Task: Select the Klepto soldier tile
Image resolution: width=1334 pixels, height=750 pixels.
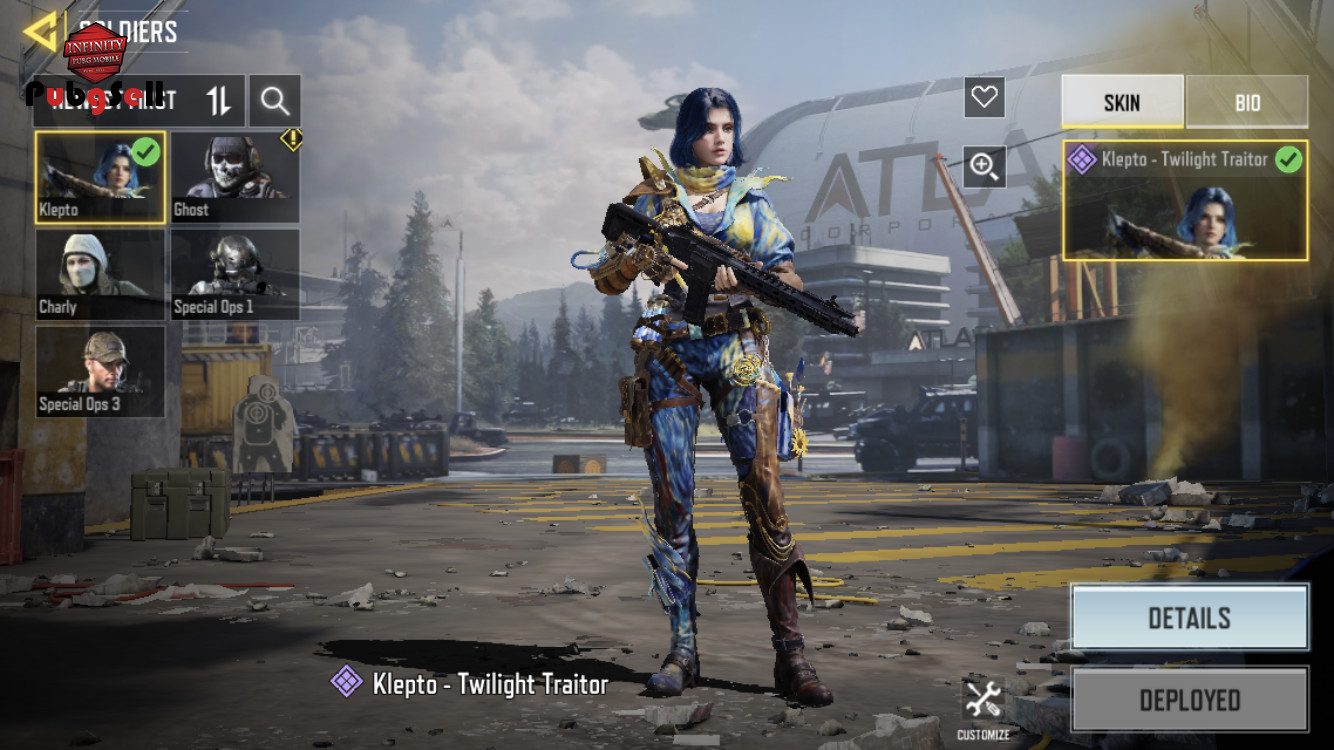Action: click(100, 178)
